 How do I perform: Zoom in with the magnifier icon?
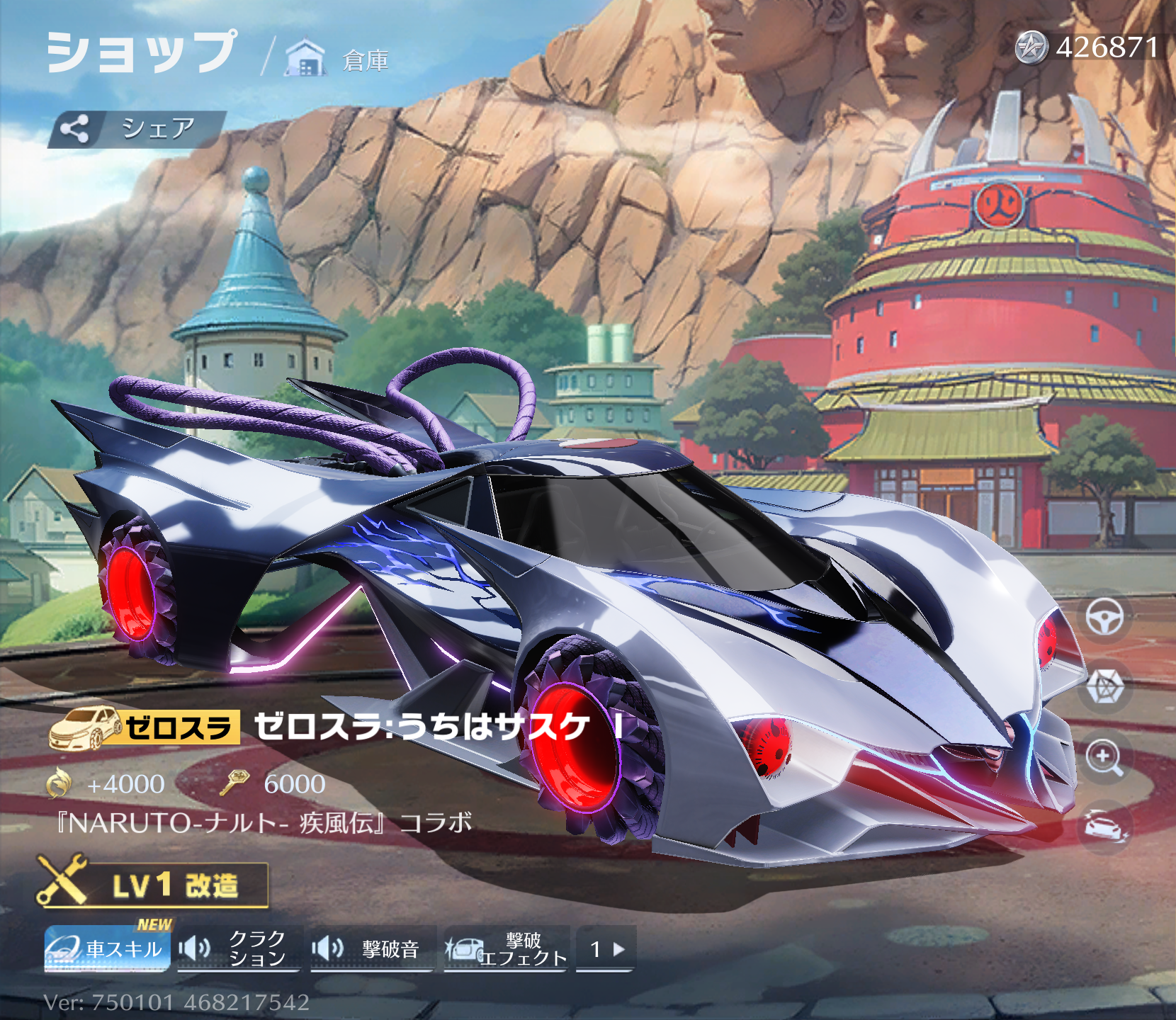point(1104,757)
